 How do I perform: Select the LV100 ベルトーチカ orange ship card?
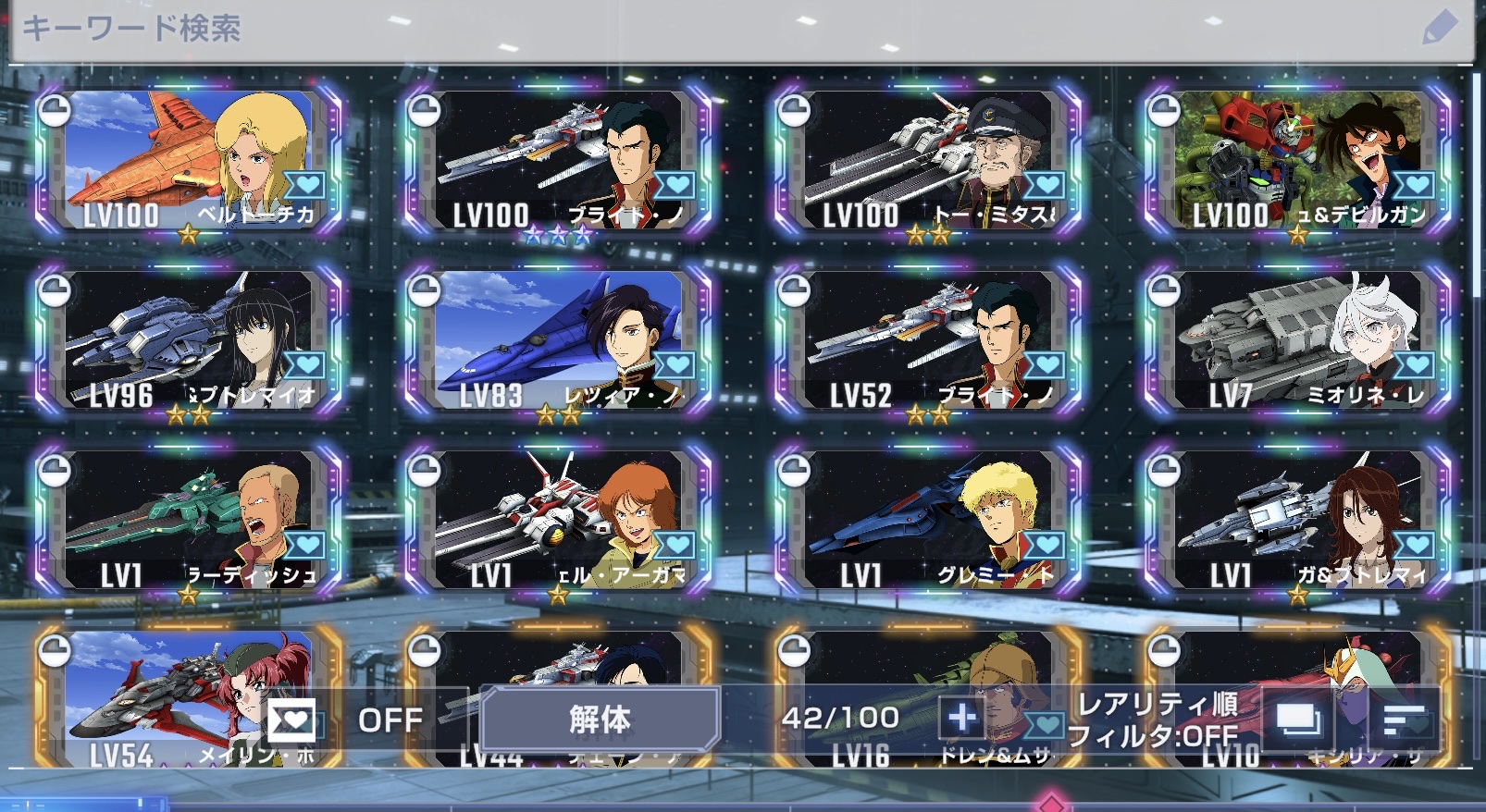[189, 161]
